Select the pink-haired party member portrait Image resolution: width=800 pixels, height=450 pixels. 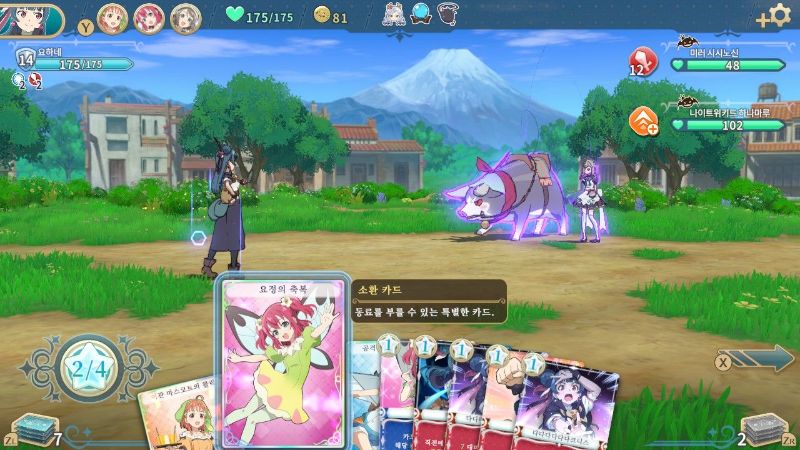[x=150, y=18]
